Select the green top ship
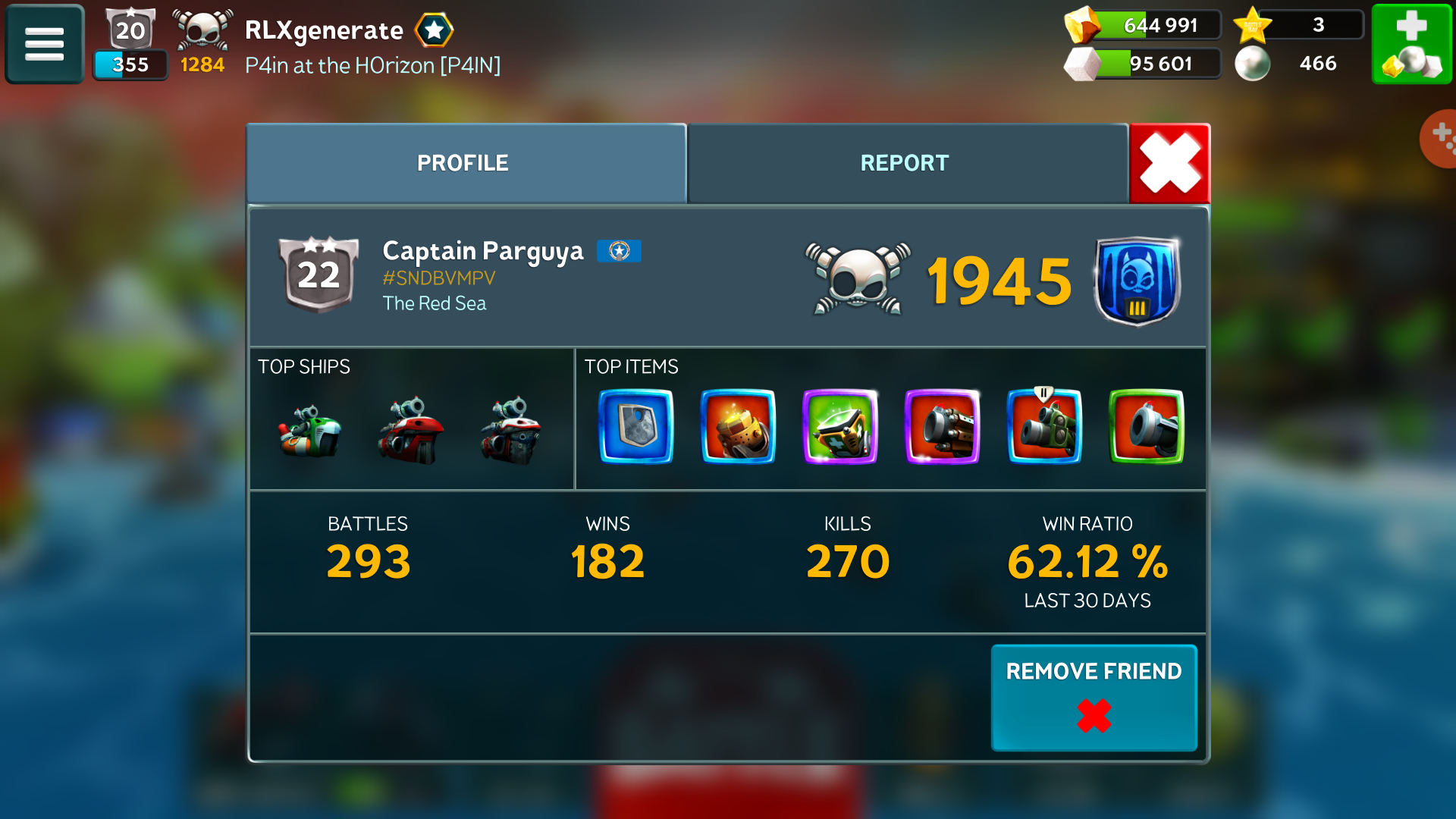This screenshot has height=819, width=1456. pyautogui.click(x=309, y=432)
